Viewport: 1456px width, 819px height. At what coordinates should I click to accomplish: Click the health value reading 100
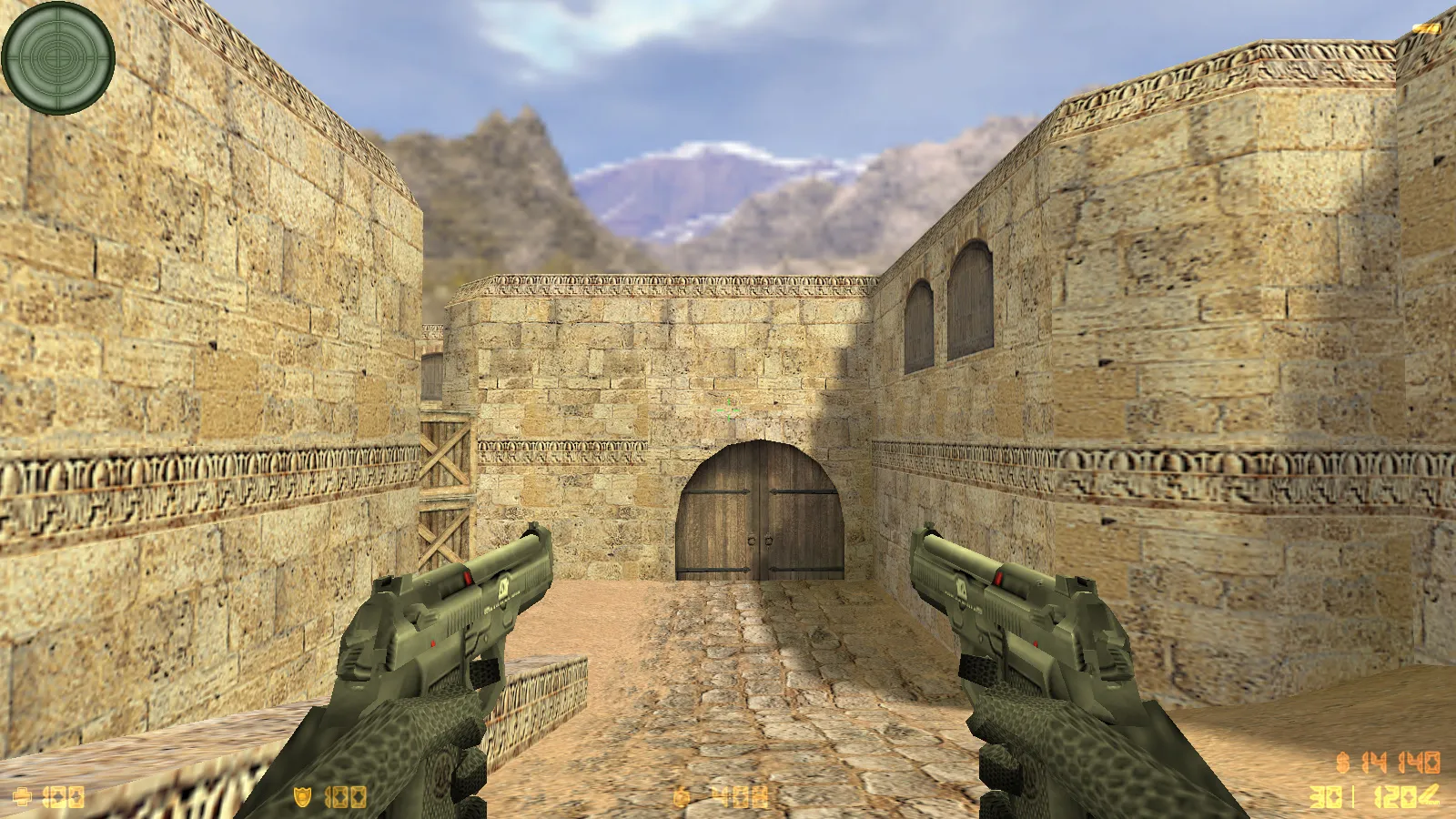[63, 797]
